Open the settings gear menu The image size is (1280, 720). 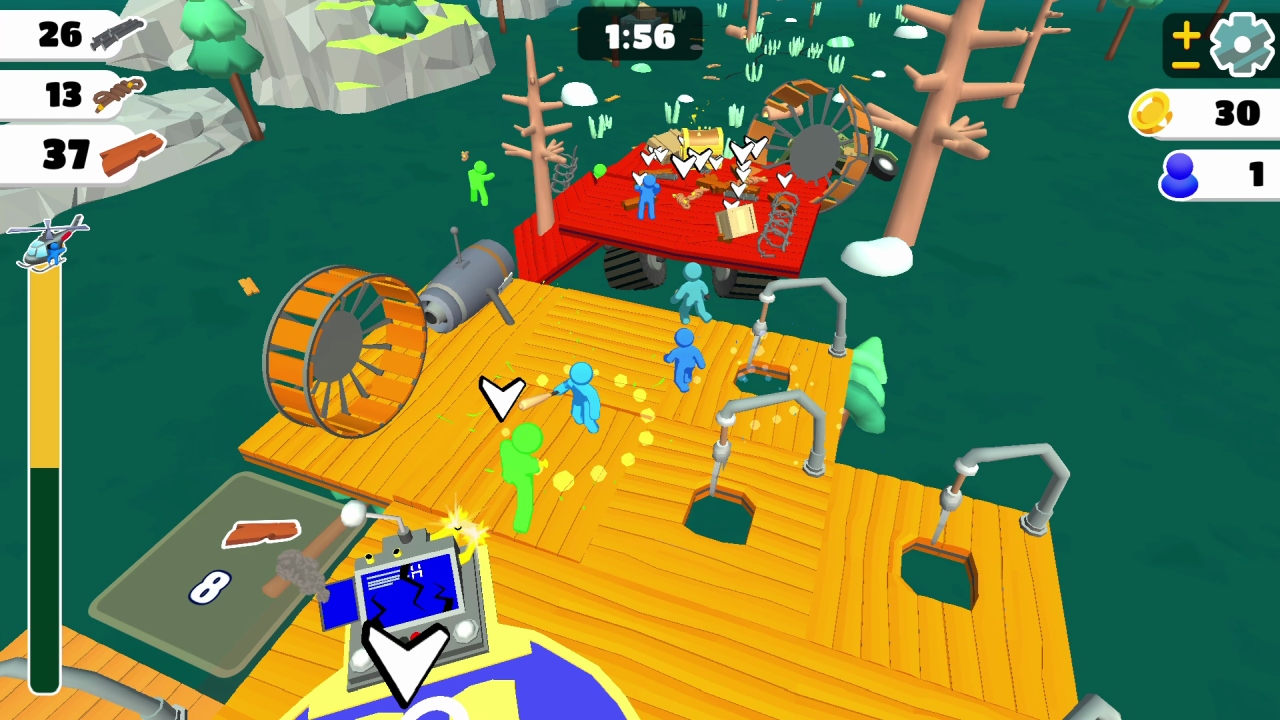tap(1240, 42)
